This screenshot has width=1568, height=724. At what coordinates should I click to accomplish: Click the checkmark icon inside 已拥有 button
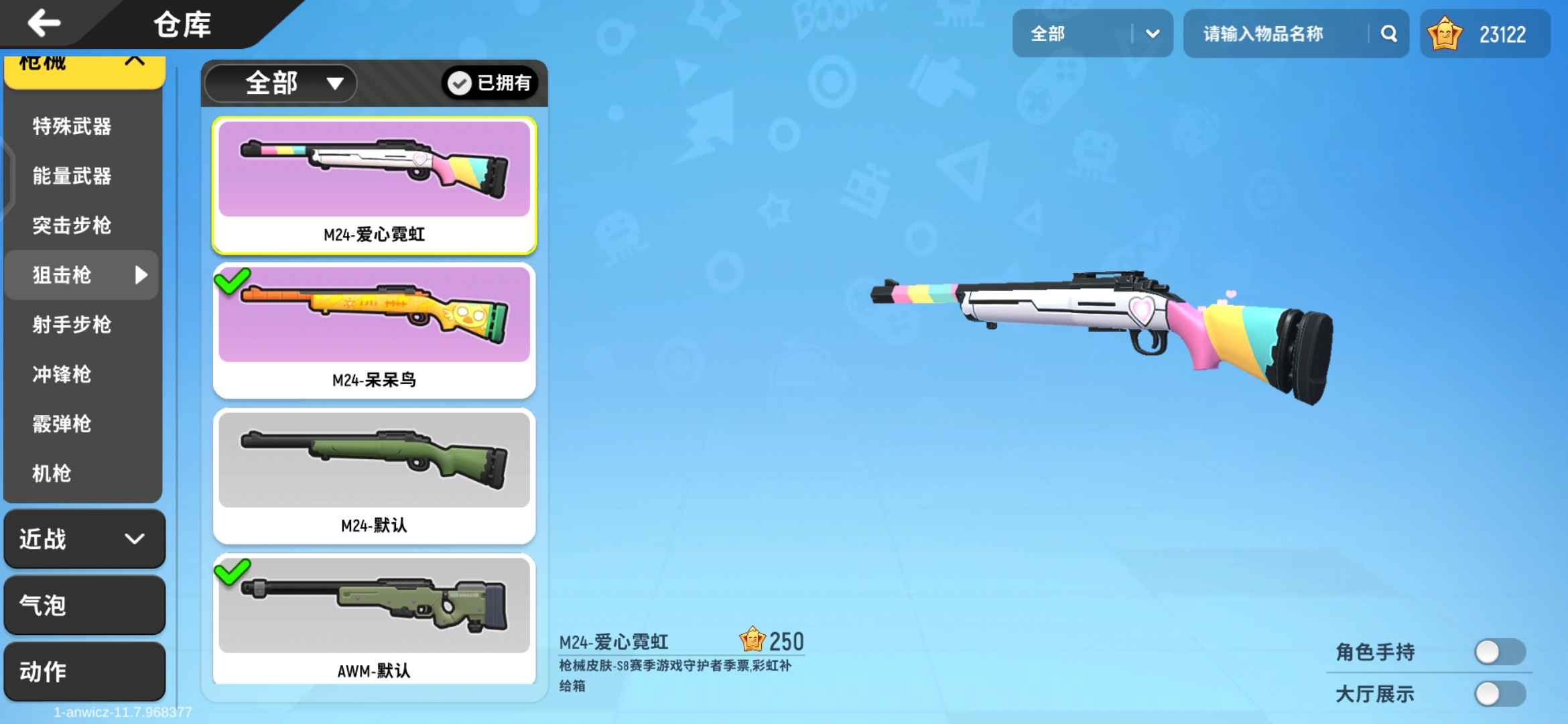pos(459,83)
